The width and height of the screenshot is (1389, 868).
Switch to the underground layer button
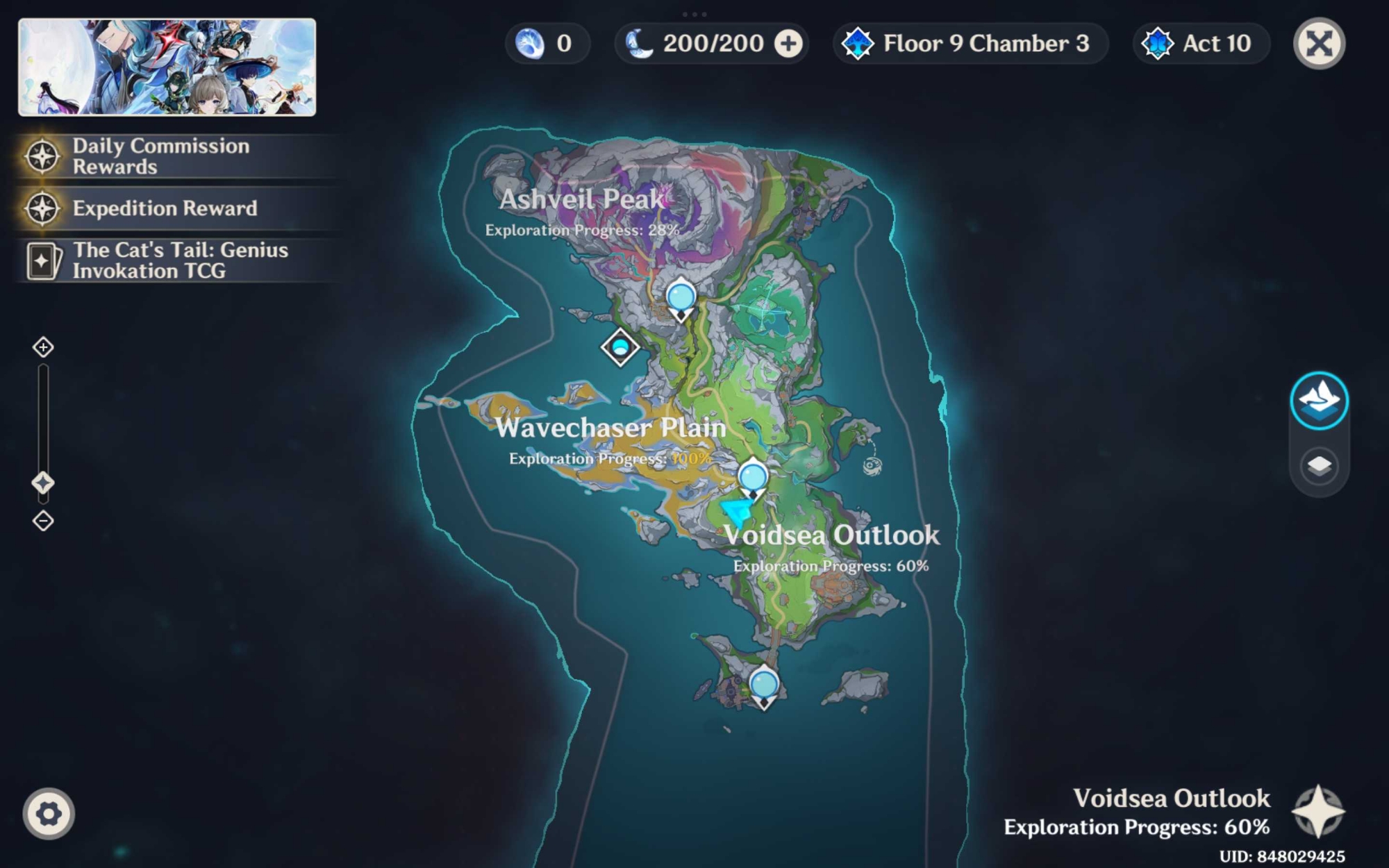(x=1319, y=465)
